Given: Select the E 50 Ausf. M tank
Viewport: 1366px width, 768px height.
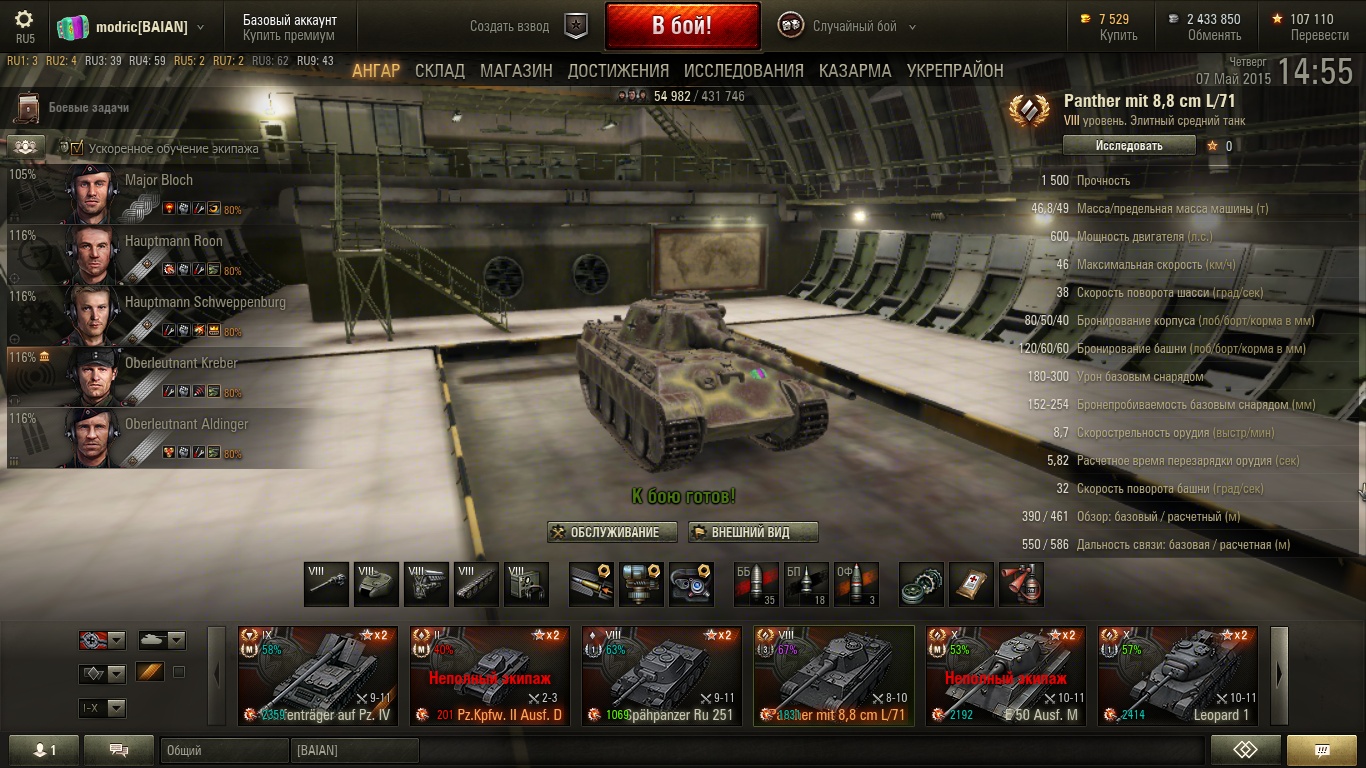Looking at the screenshot, I should [x=1006, y=675].
